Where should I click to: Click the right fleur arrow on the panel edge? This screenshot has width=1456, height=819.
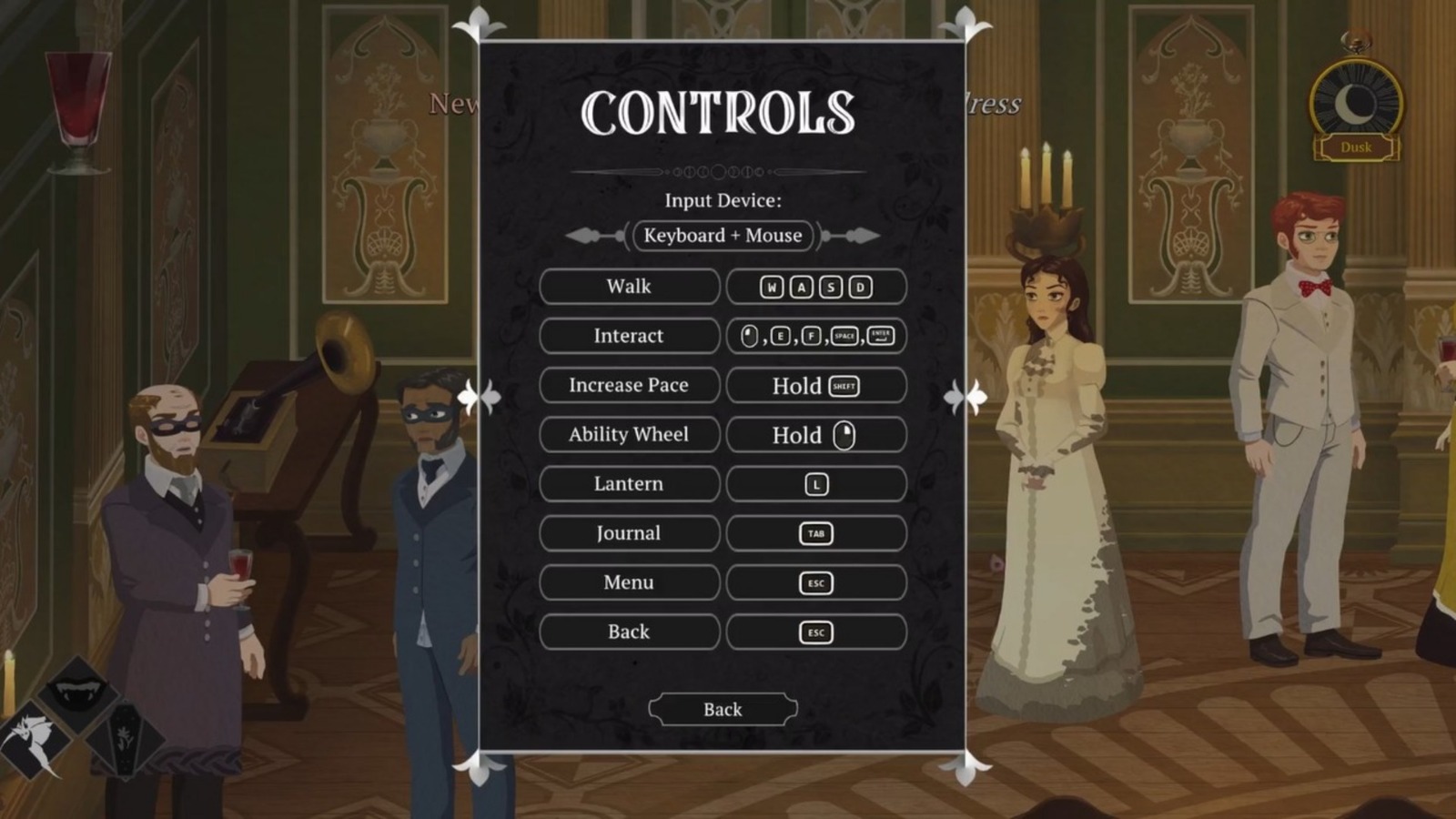[x=967, y=397]
